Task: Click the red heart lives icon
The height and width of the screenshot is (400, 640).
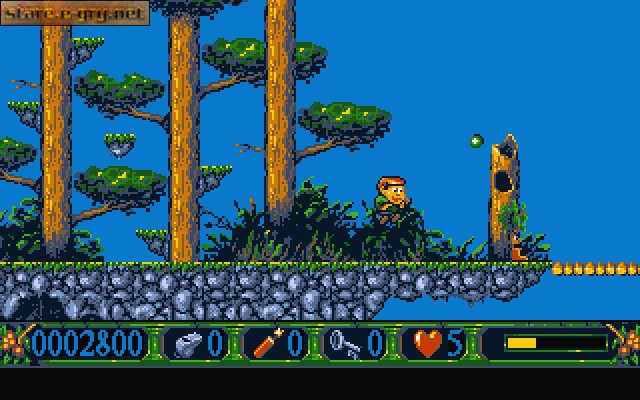Action: pyautogui.click(x=428, y=344)
